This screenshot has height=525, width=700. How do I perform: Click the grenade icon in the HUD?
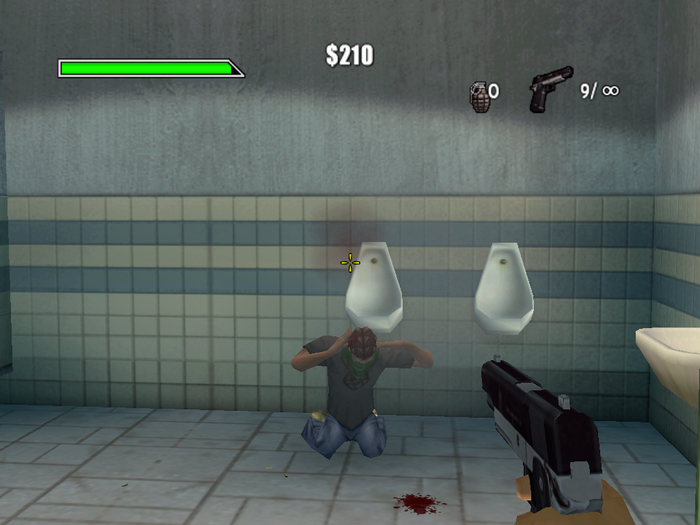[478, 94]
